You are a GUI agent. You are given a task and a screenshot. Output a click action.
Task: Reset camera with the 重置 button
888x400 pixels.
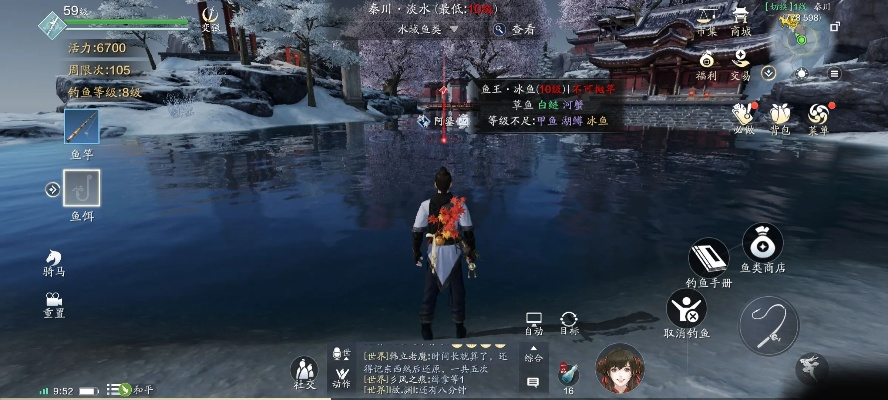(x=54, y=302)
